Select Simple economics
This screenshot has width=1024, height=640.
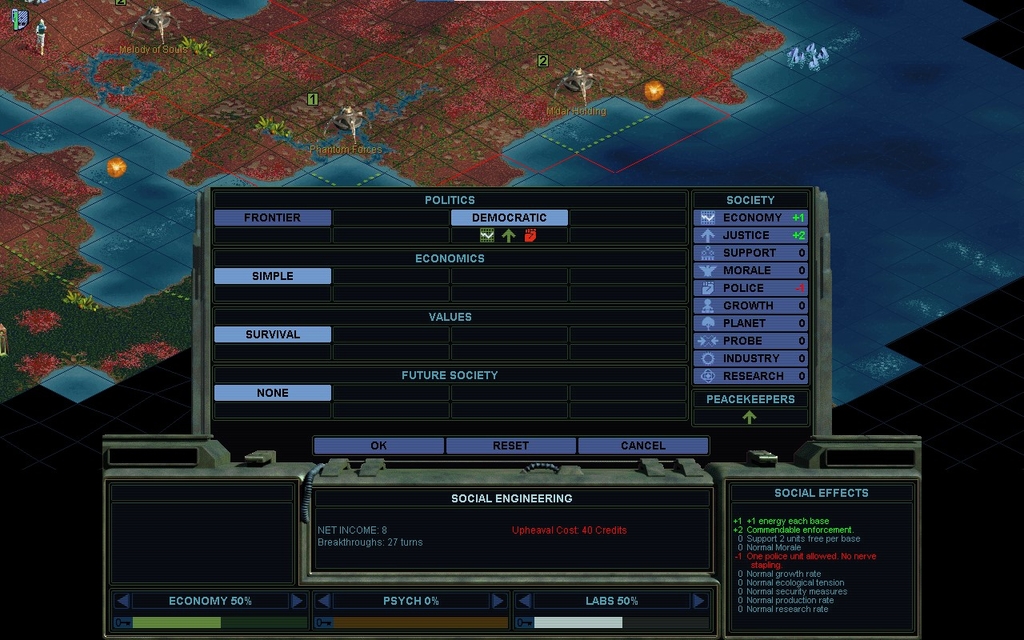pos(272,276)
